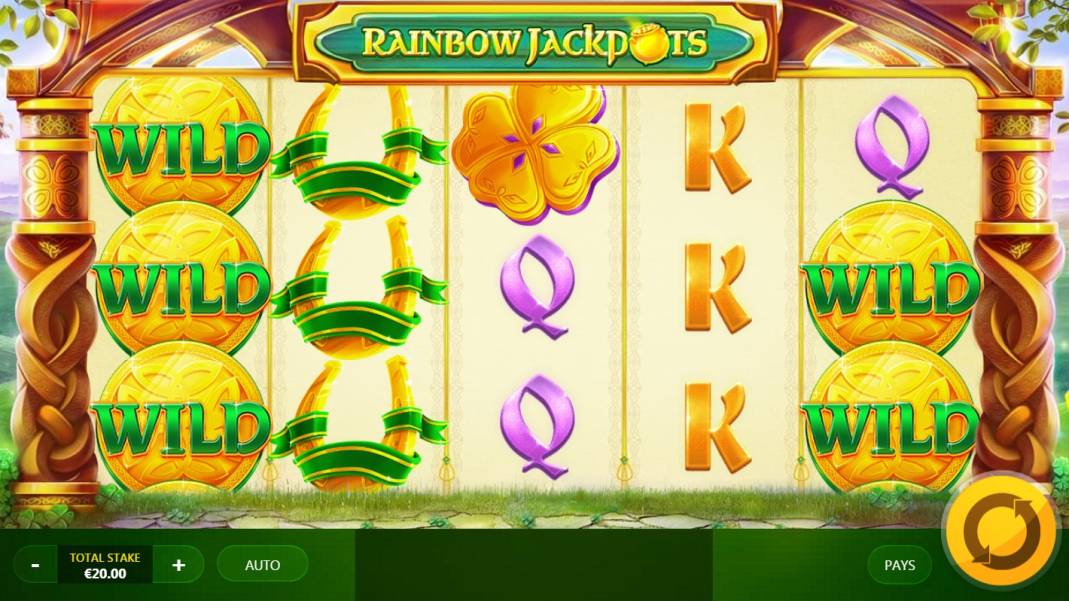Viewport: 1069px width, 601px height.
Task: Increase total stake with plus button
Action: tap(179, 565)
